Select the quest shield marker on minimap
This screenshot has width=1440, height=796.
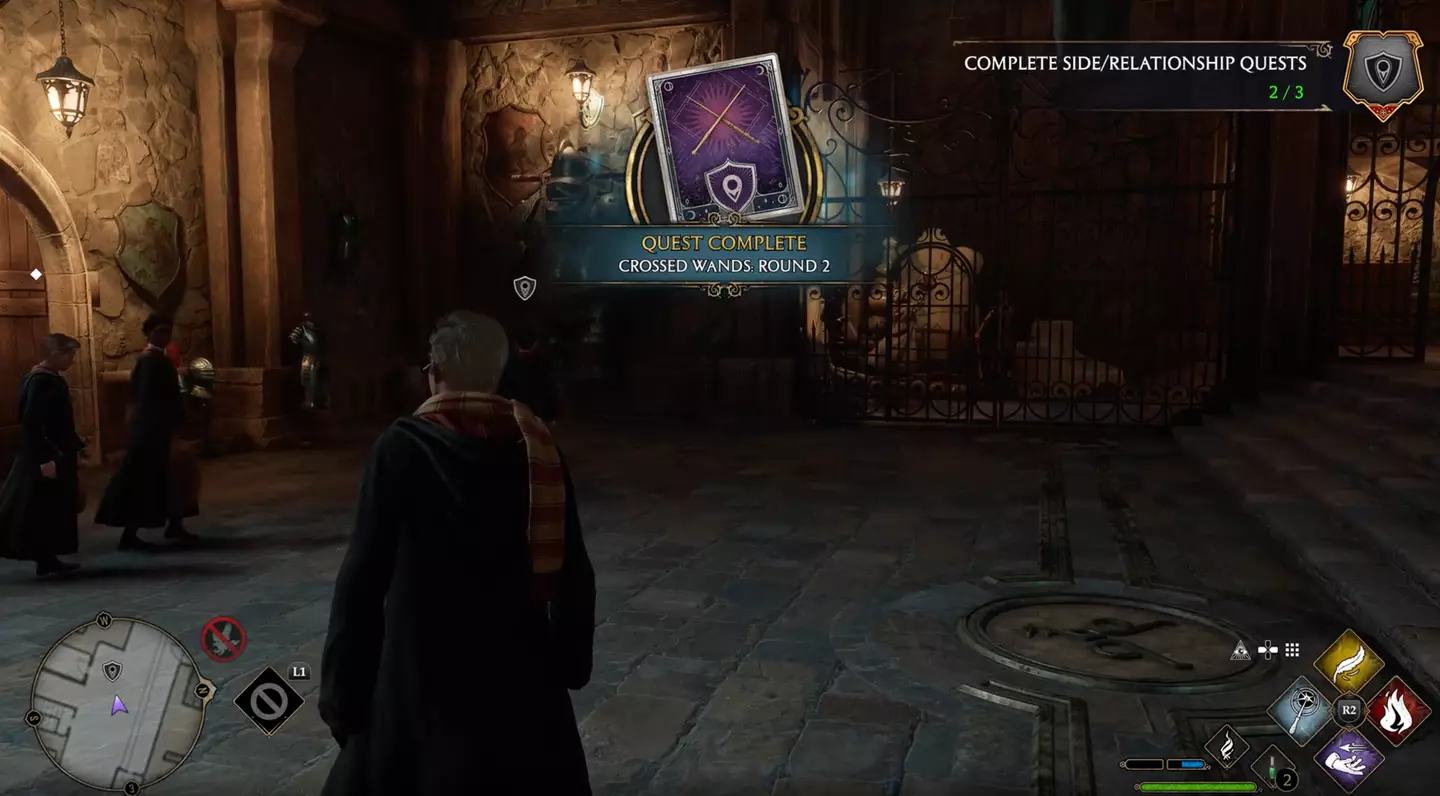[x=112, y=670]
